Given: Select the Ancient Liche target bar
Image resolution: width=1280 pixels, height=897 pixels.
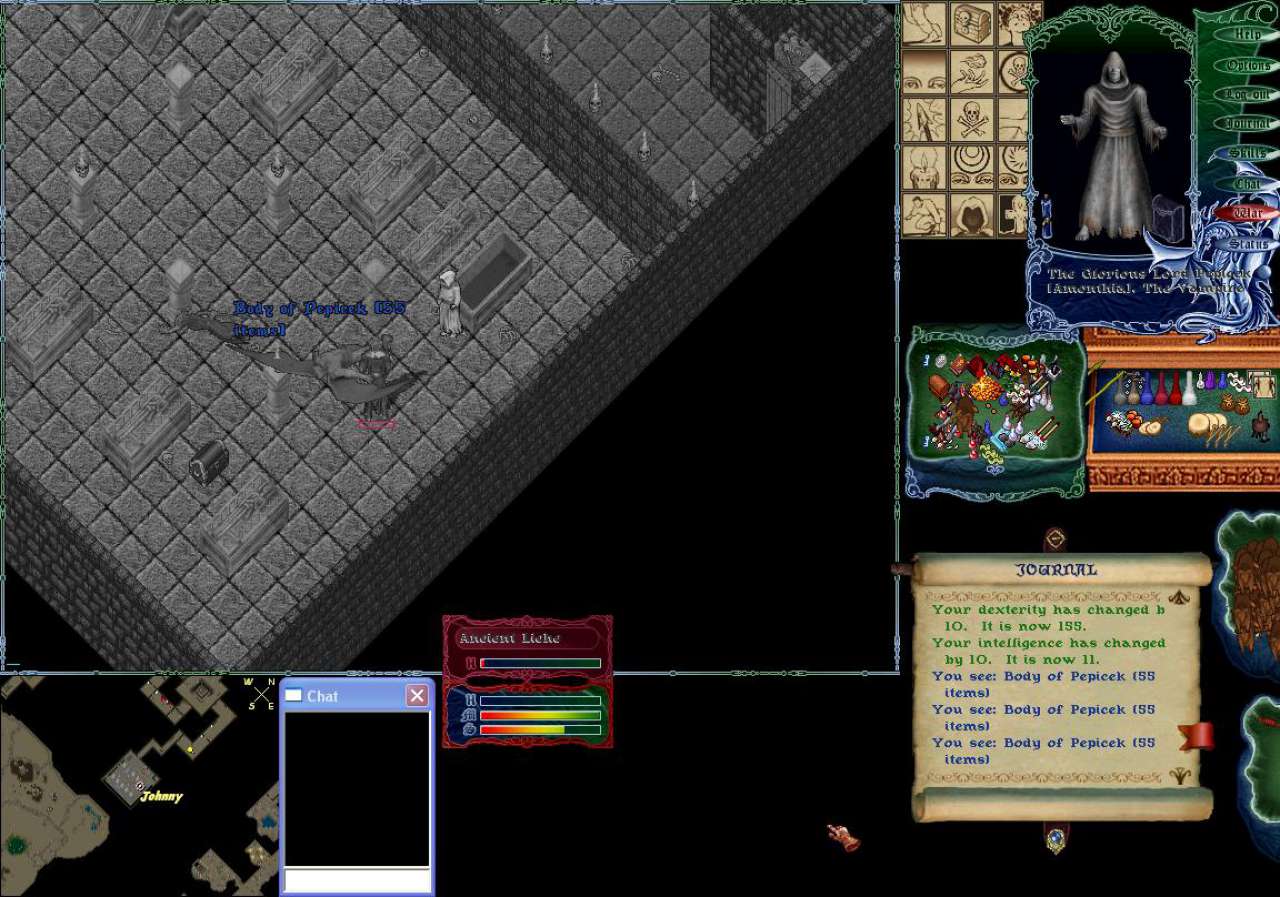Looking at the screenshot, I should coord(527,639).
